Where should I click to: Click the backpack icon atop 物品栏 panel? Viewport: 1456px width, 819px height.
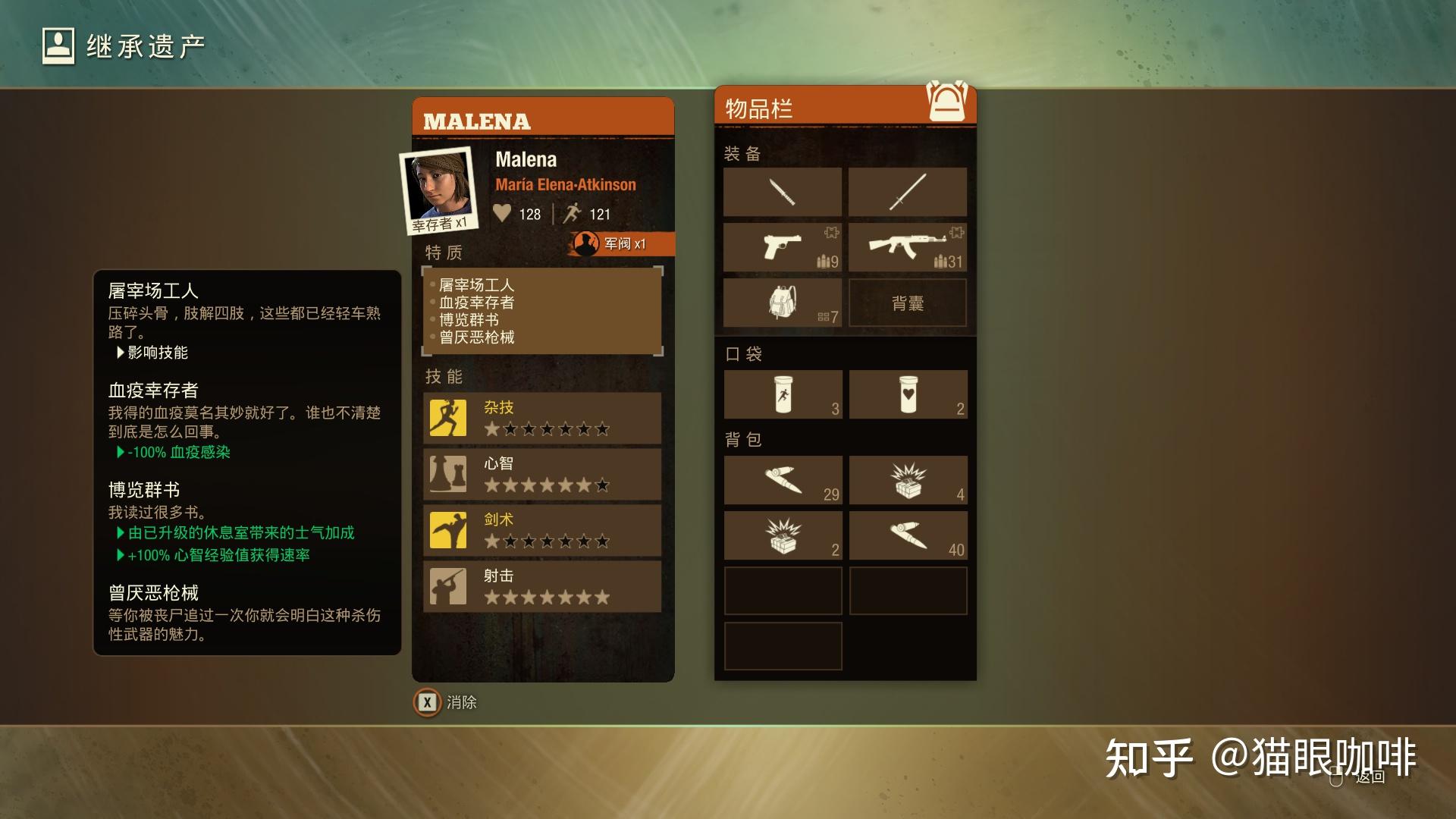tap(946, 102)
